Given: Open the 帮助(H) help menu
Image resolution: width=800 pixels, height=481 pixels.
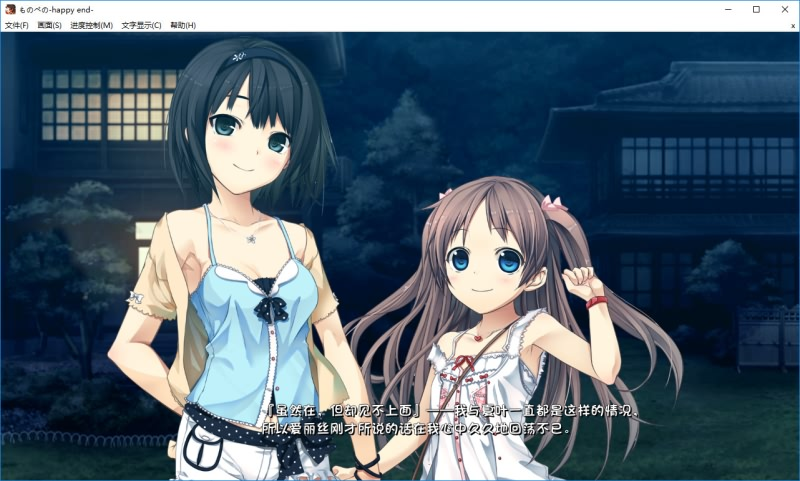Looking at the screenshot, I should click(183, 25).
